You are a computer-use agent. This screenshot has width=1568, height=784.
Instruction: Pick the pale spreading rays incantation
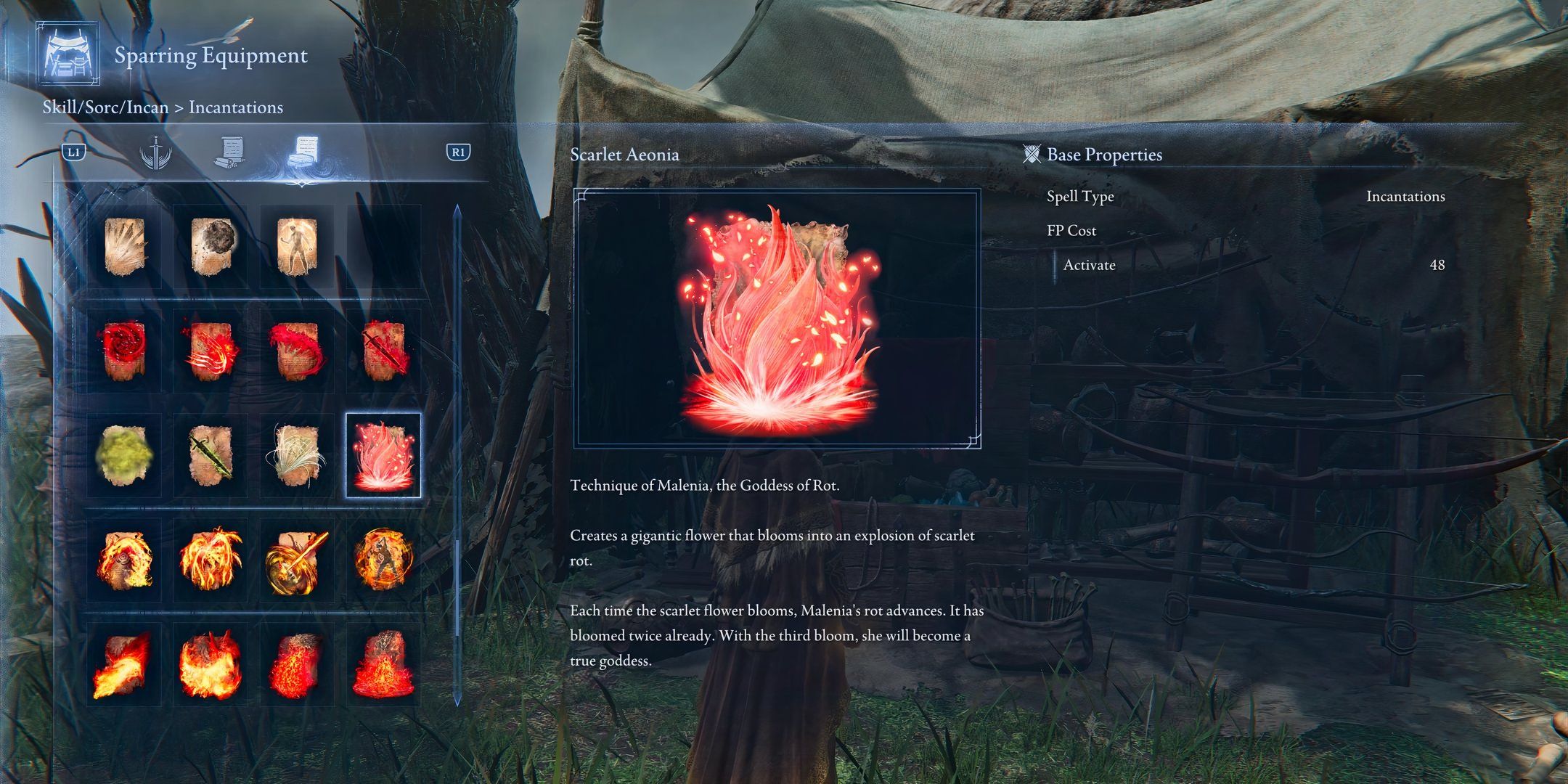(x=124, y=247)
